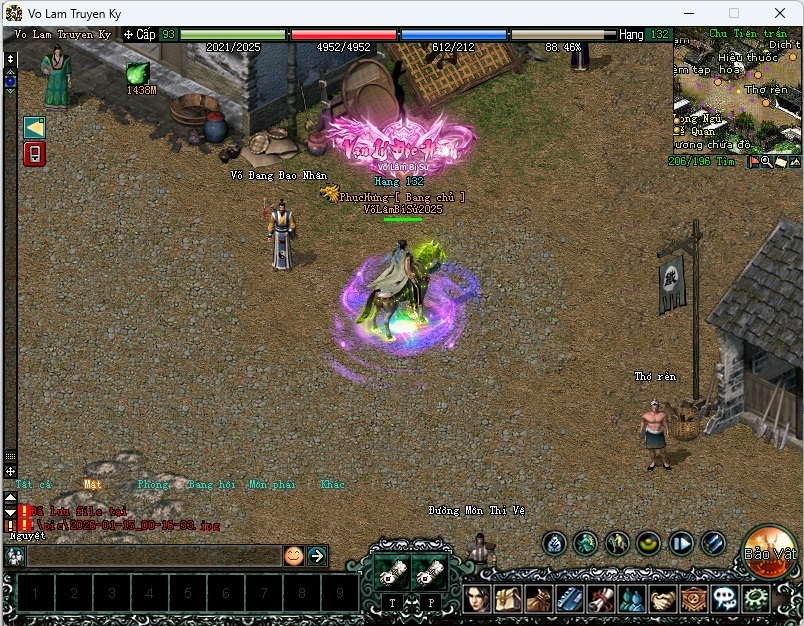Open the smiley emoticon picker
This screenshot has width=804, height=626.
[x=293, y=556]
